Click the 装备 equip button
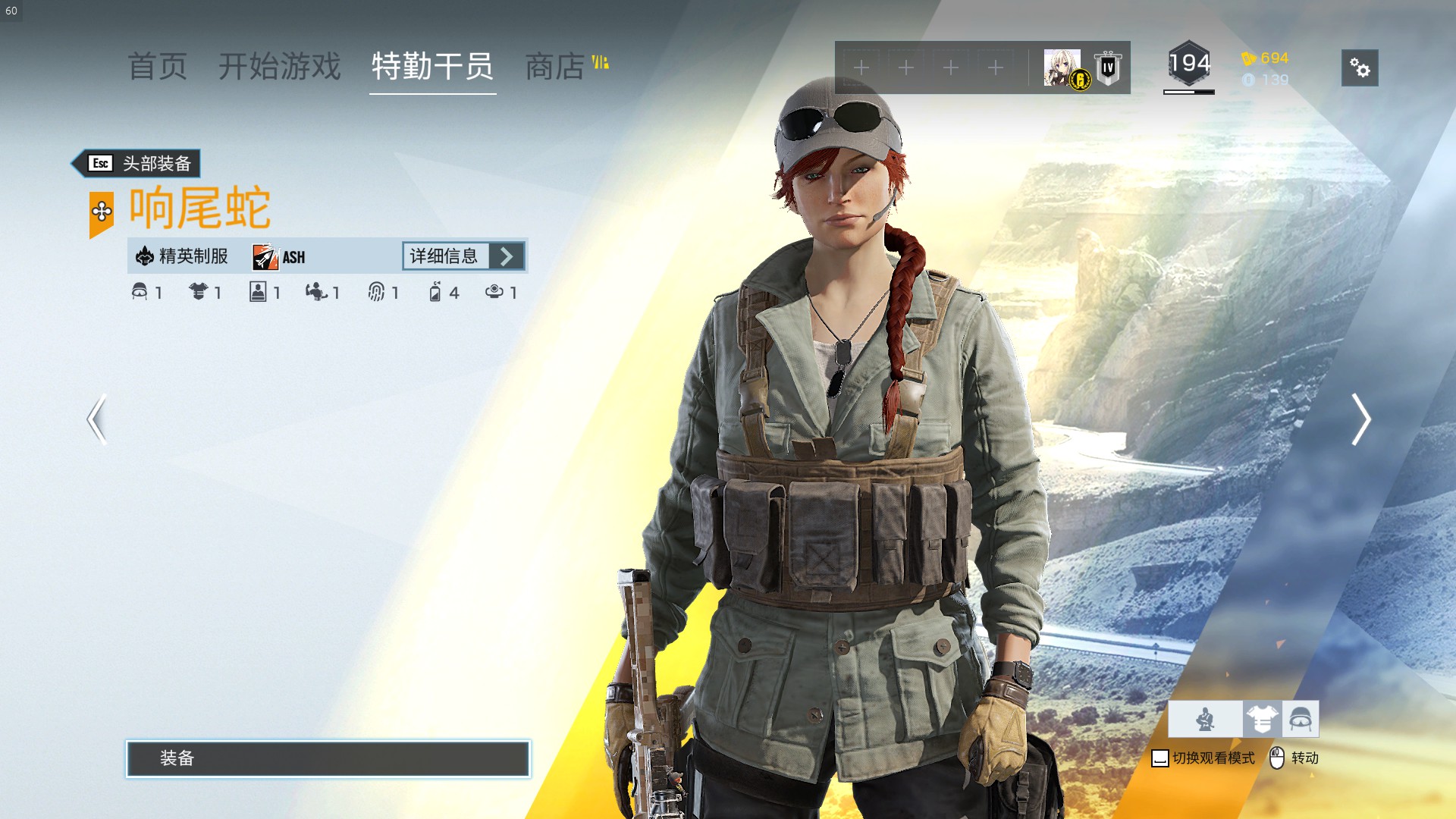The width and height of the screenshot is (1456, 819). click(328, 758)
